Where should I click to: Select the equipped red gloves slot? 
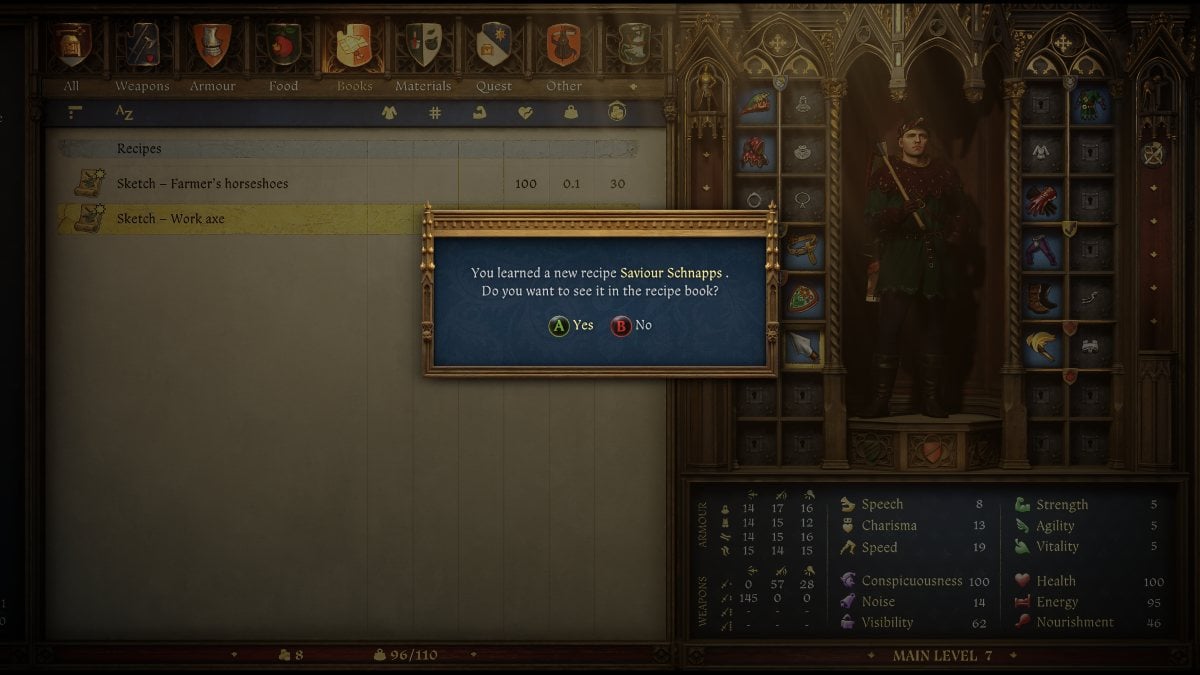(1041, 200)
